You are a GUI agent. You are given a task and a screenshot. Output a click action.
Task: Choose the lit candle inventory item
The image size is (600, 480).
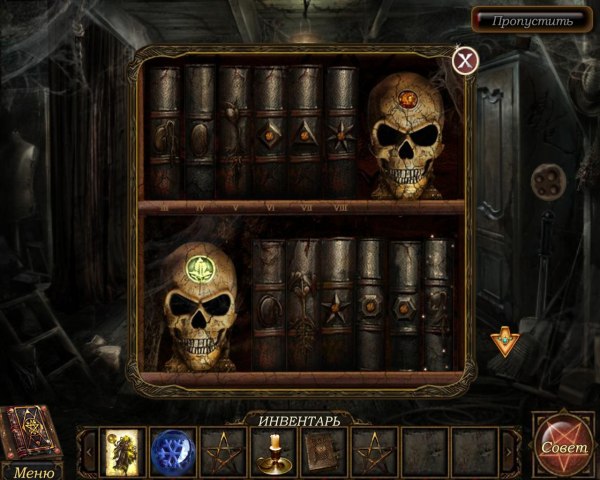tap(270, 450)
